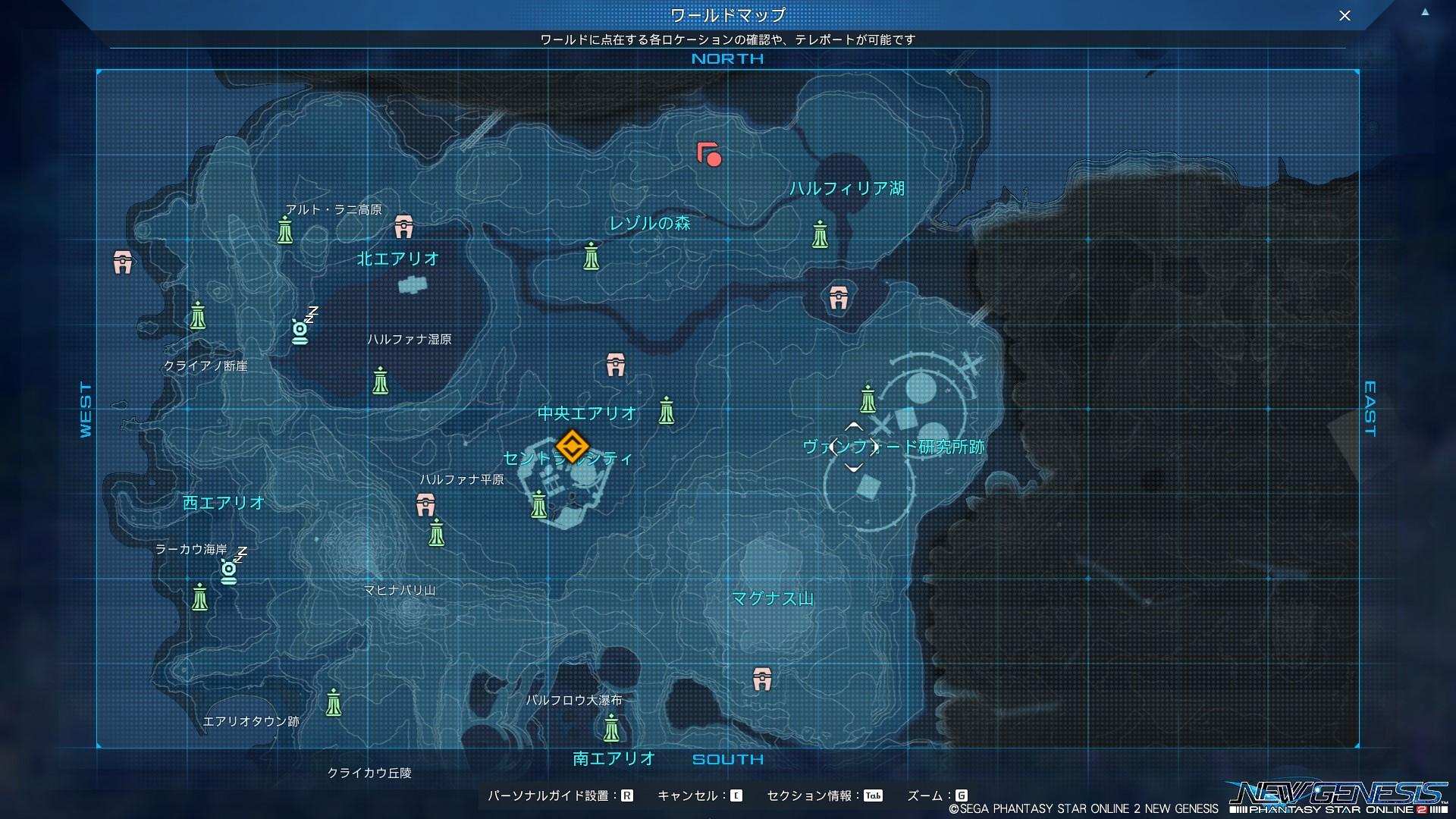1456x819 pixels.
Task: Click the Region Mag icon on the western map edge
Action: (x=124, y=262)
